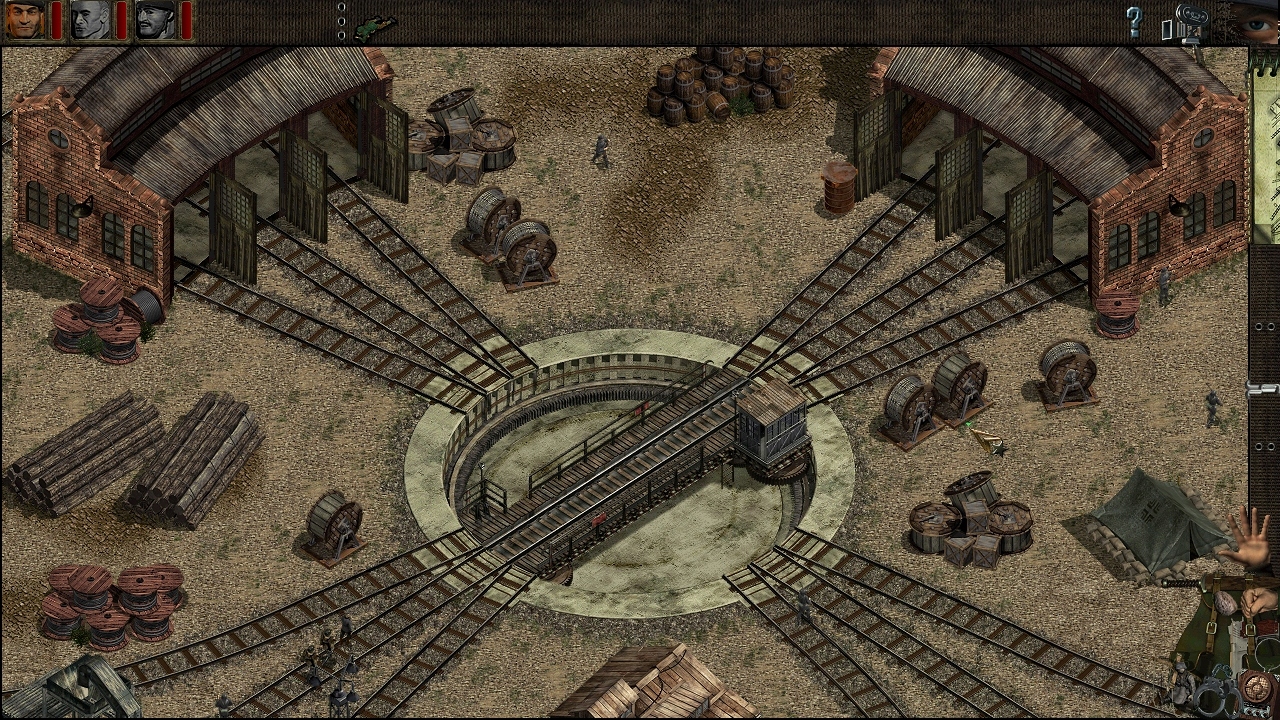The height and width of the screenshot is (720, 1280).
Task: Select the flat-cap mustached commando portrait
Action: [x=156, y=19]
